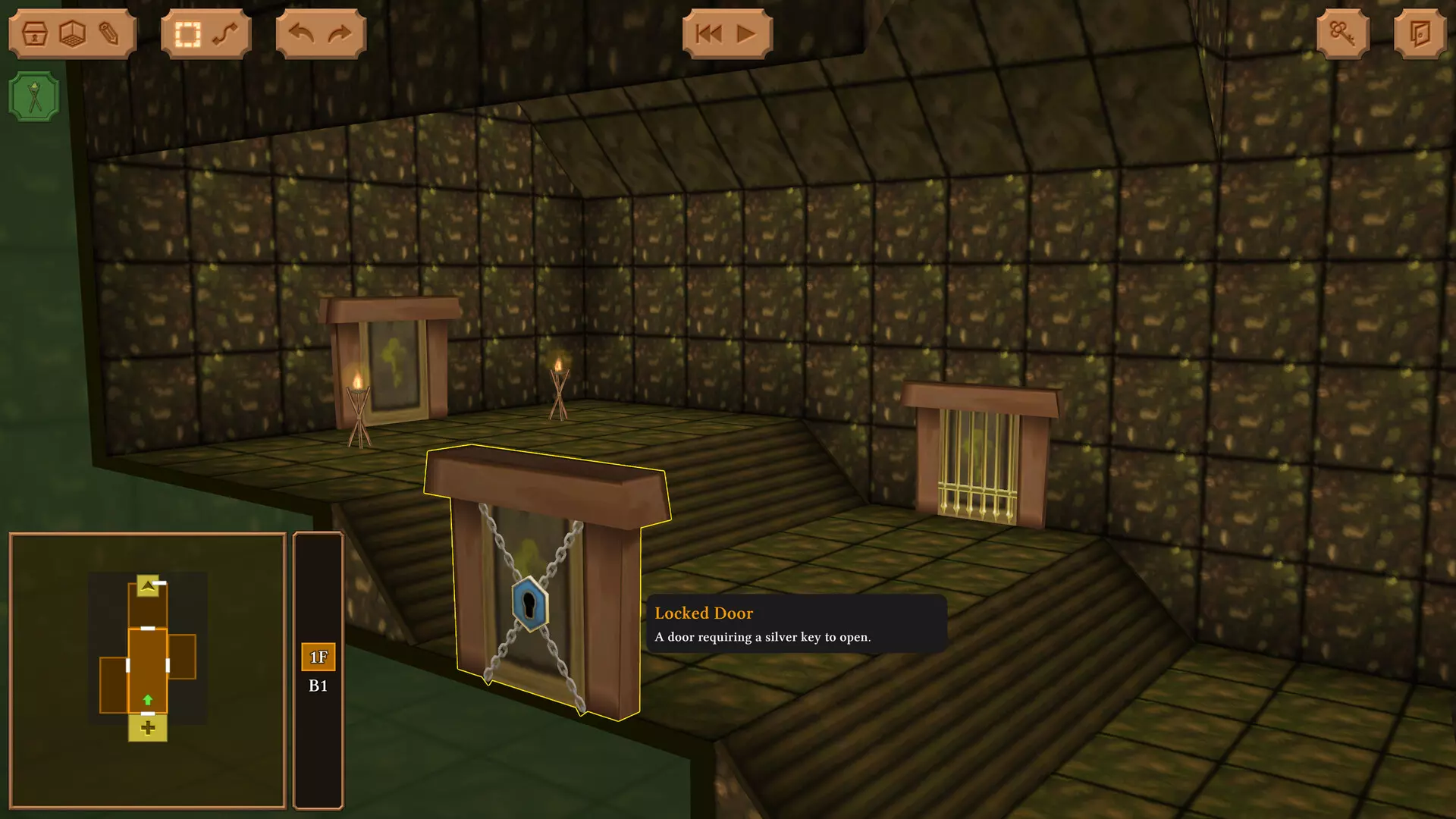Redo the undone edit
The image size is (1456, 819).
340,34
